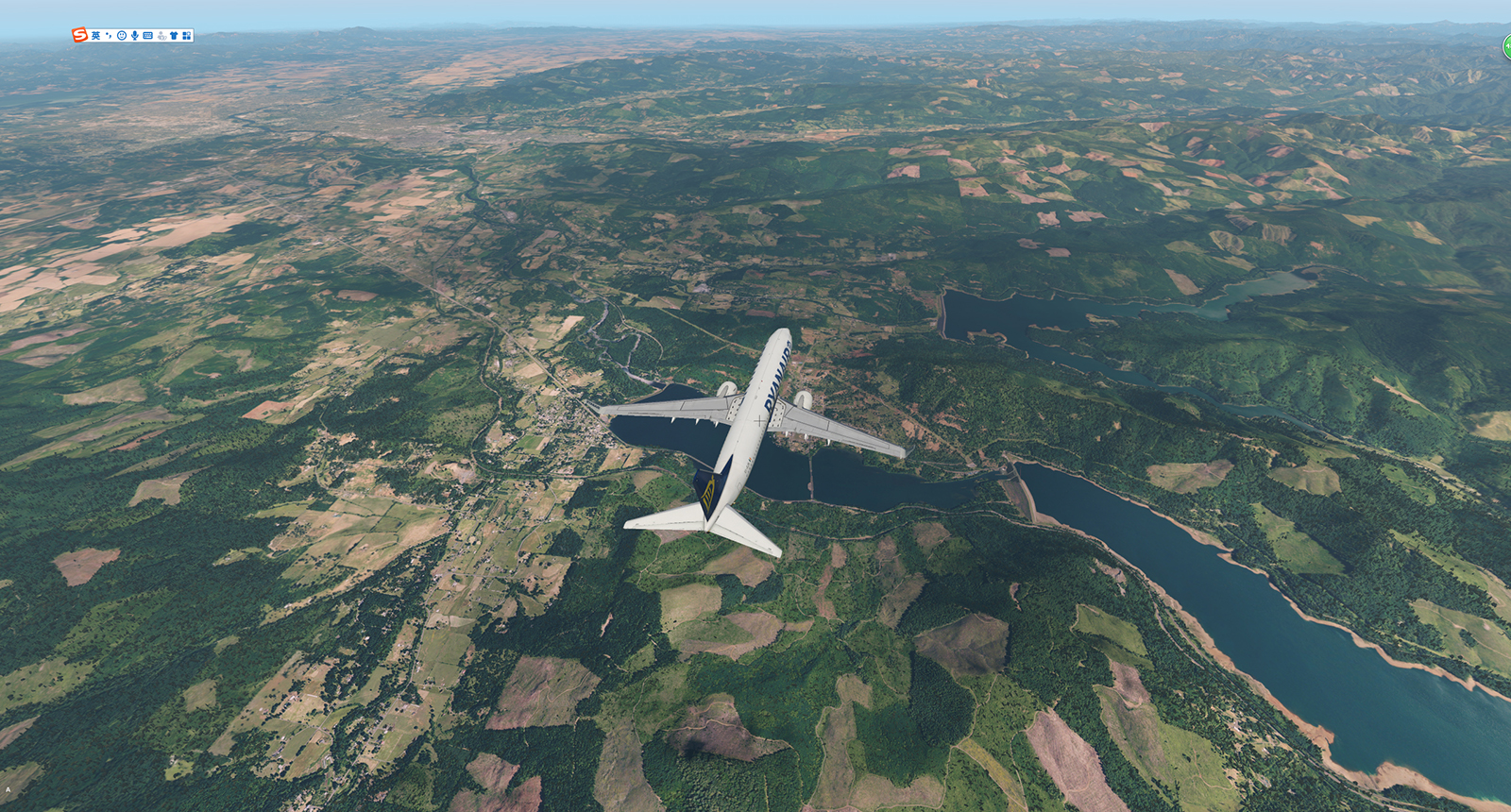Select the aircraft's left engine
Image resolution: width=1511 pixels, height=812 pixels.
(x=729, y=388)
